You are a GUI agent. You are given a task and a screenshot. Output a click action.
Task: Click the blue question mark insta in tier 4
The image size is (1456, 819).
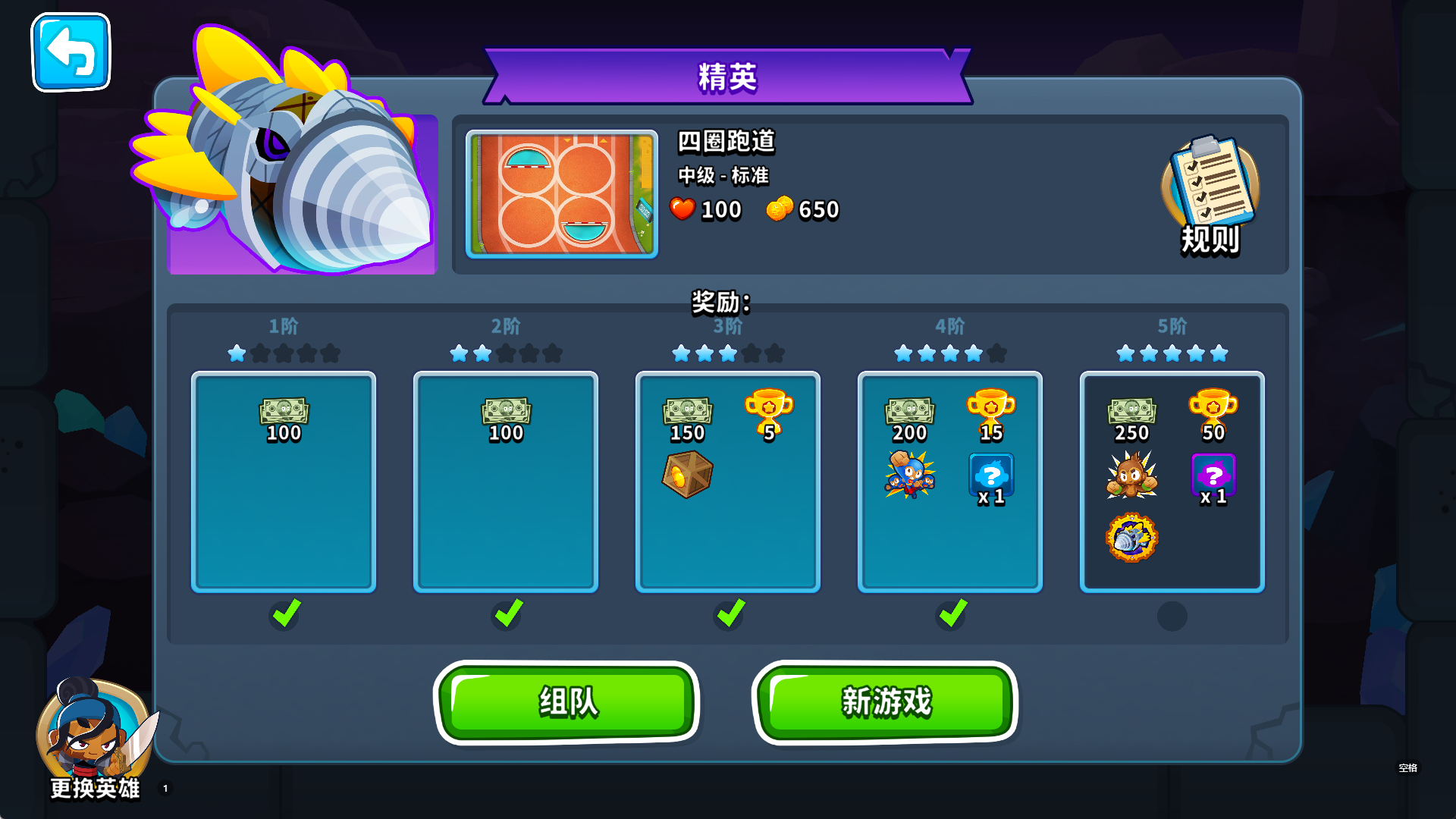pyautogui.click(x=991, y=475)
